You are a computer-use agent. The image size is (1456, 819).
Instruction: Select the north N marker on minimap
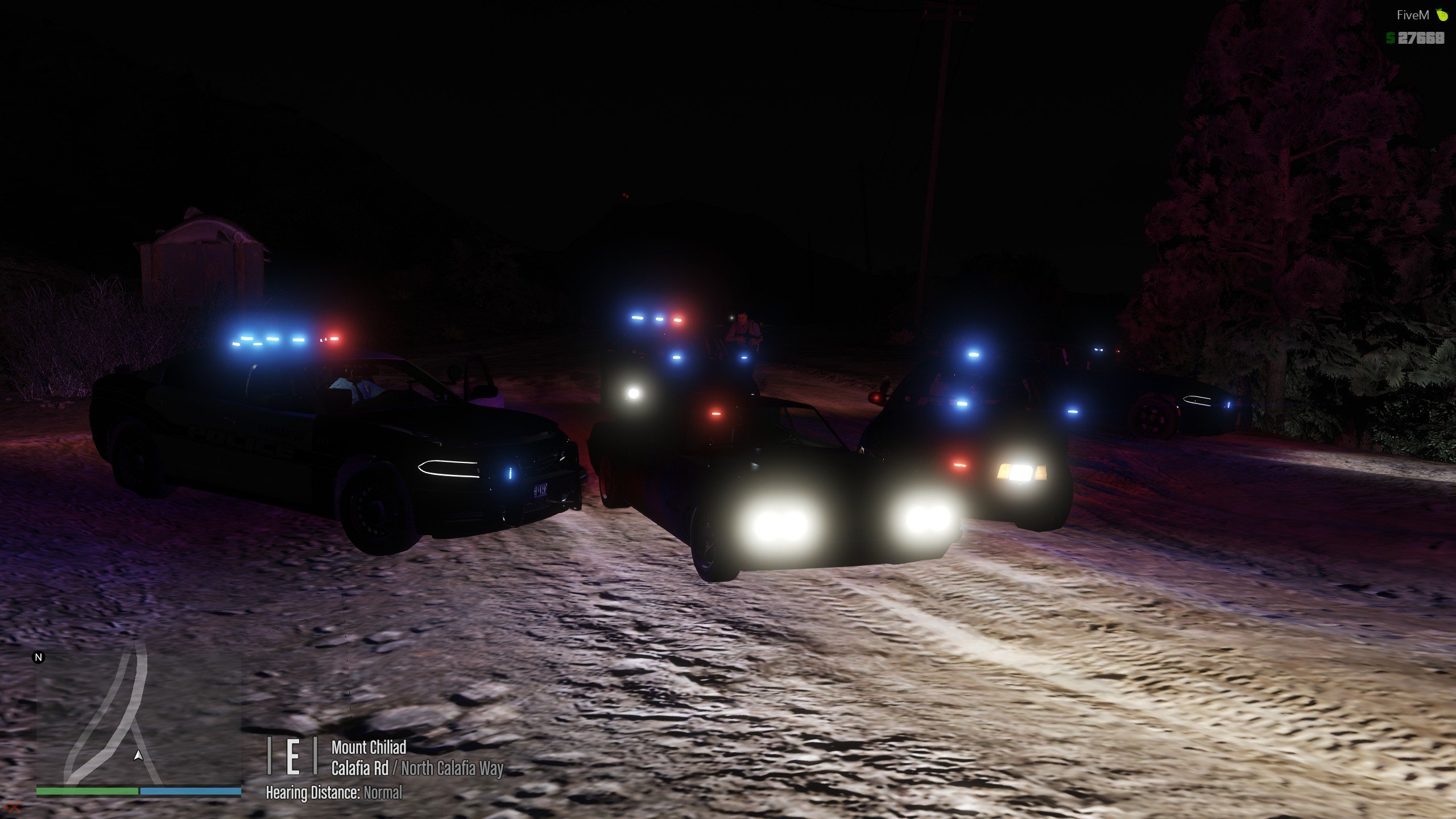[39, 657]
